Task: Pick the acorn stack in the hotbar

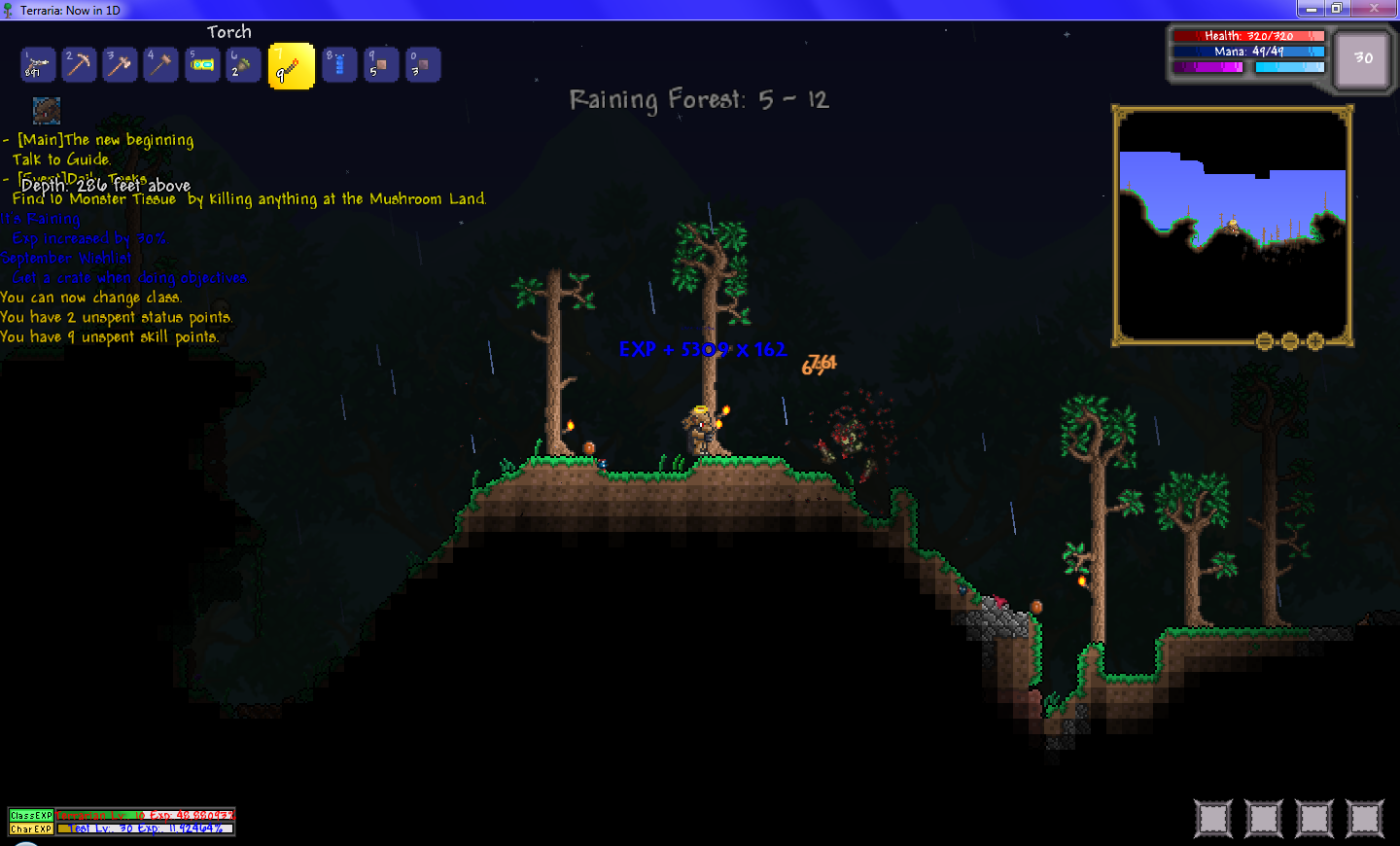Action: point(243,65)
